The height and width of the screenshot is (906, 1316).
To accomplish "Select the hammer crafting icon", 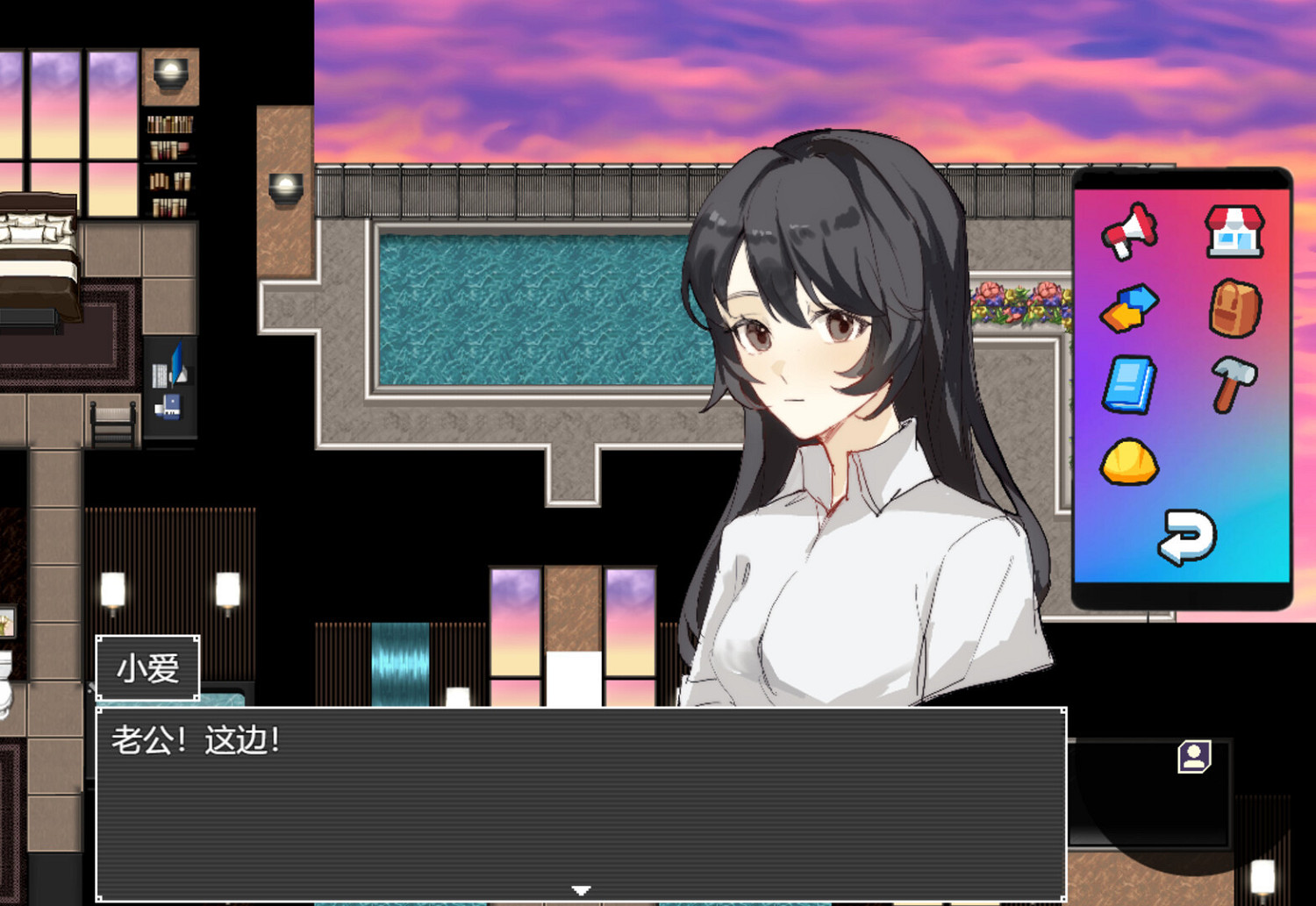I will pos(1233,384).
